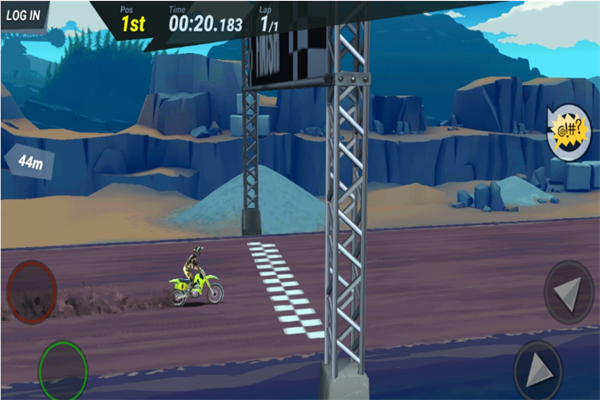
Task: Tap the right-pointing triangle button
Action: pos(538,370)
